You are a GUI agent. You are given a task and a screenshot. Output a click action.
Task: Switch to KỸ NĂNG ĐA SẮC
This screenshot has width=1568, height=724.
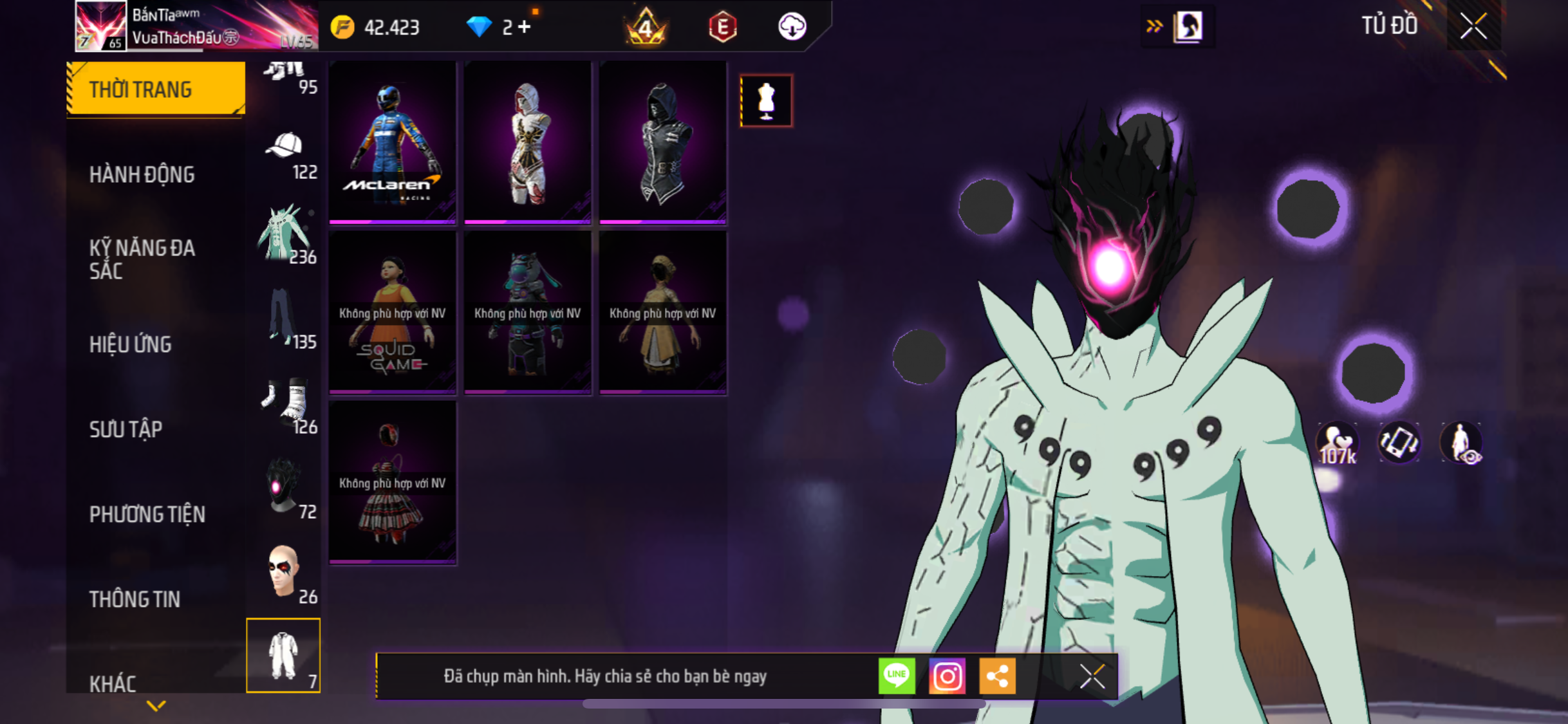pos(142,259)
